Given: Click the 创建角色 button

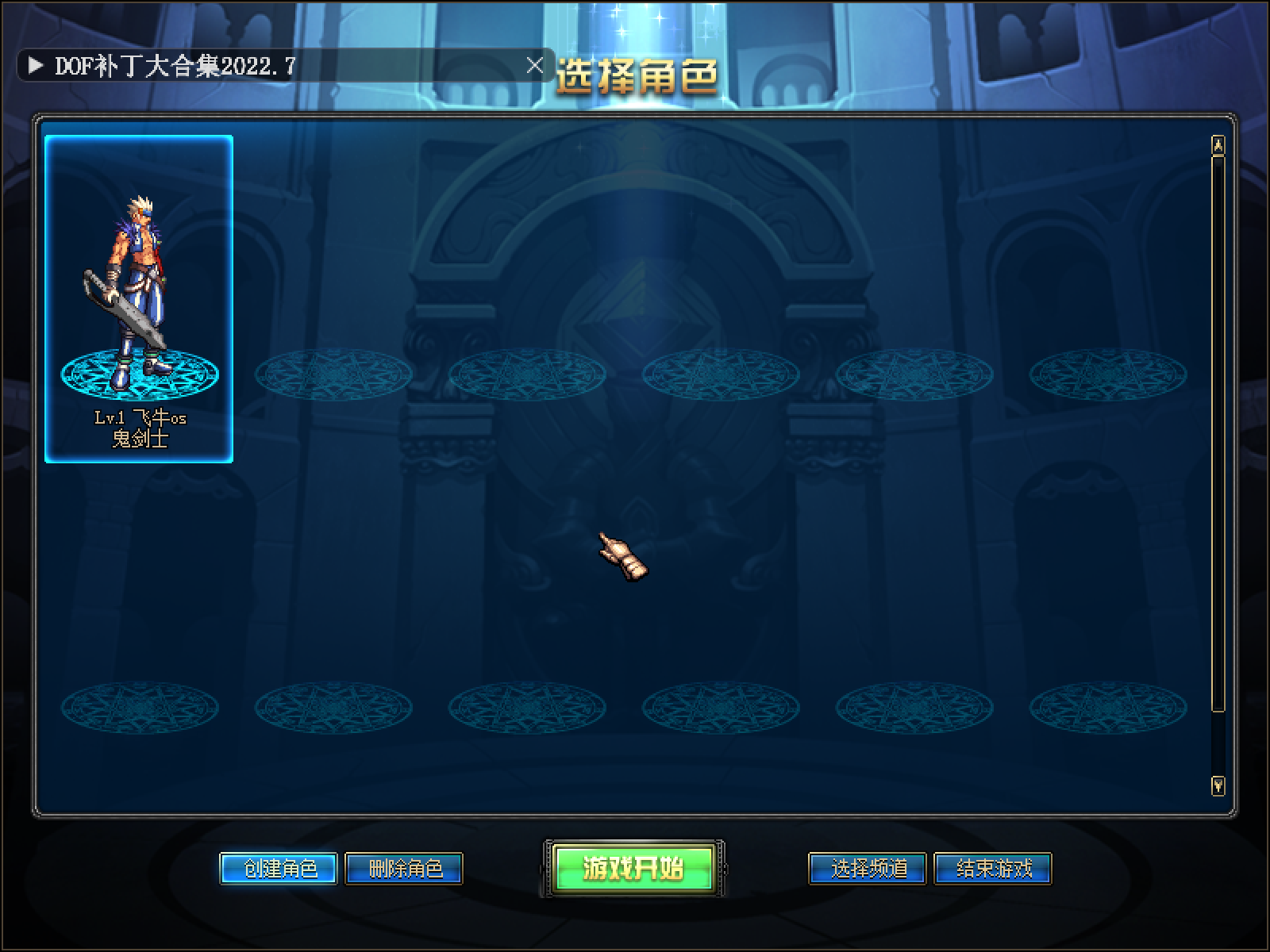Looking at the screenshot, I should point(279,869).
